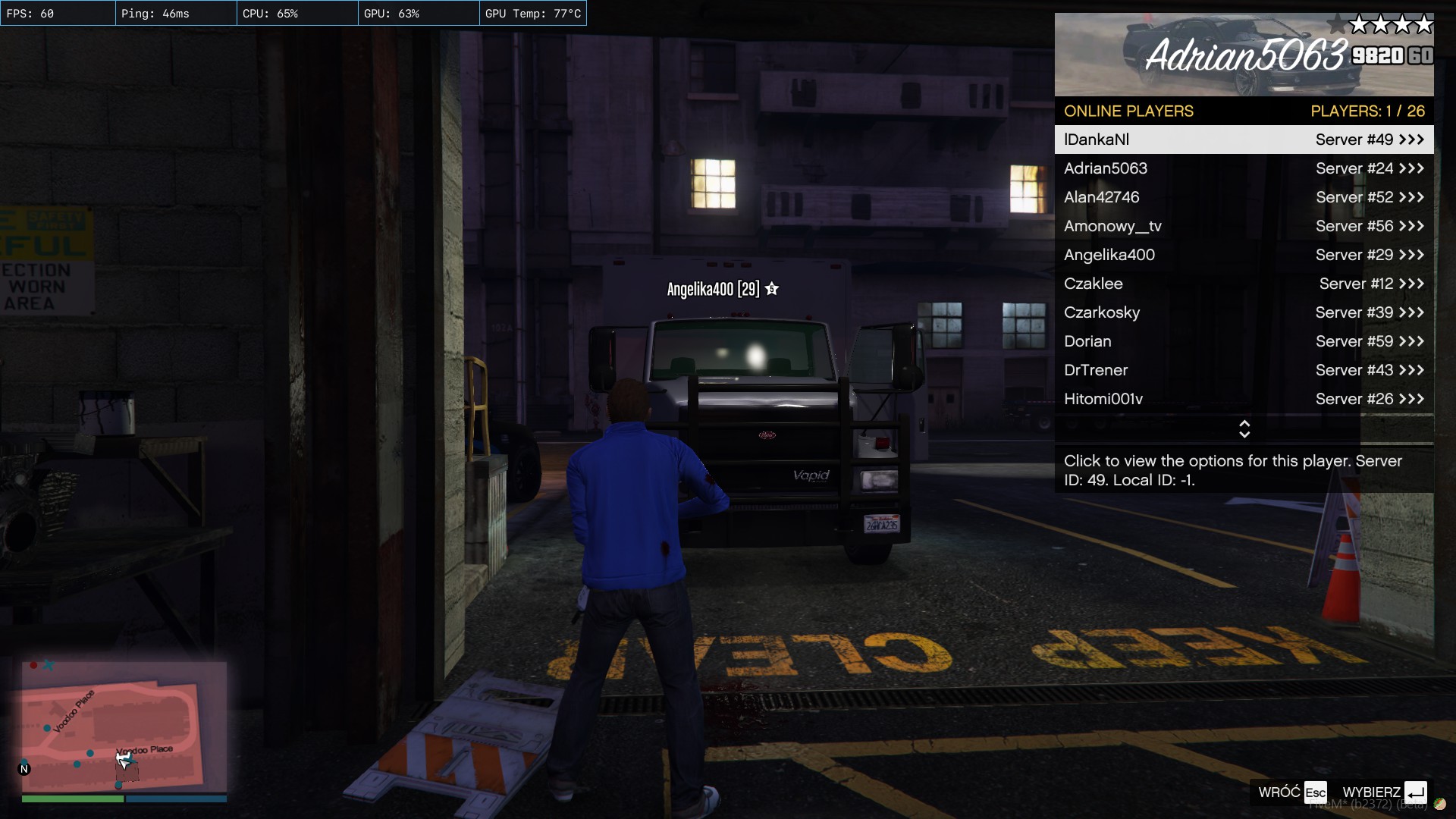The width and height of the screenshot is (1456, 819).
Task: Select Czarkosky on Server #39
Action: pos(1244,312)
